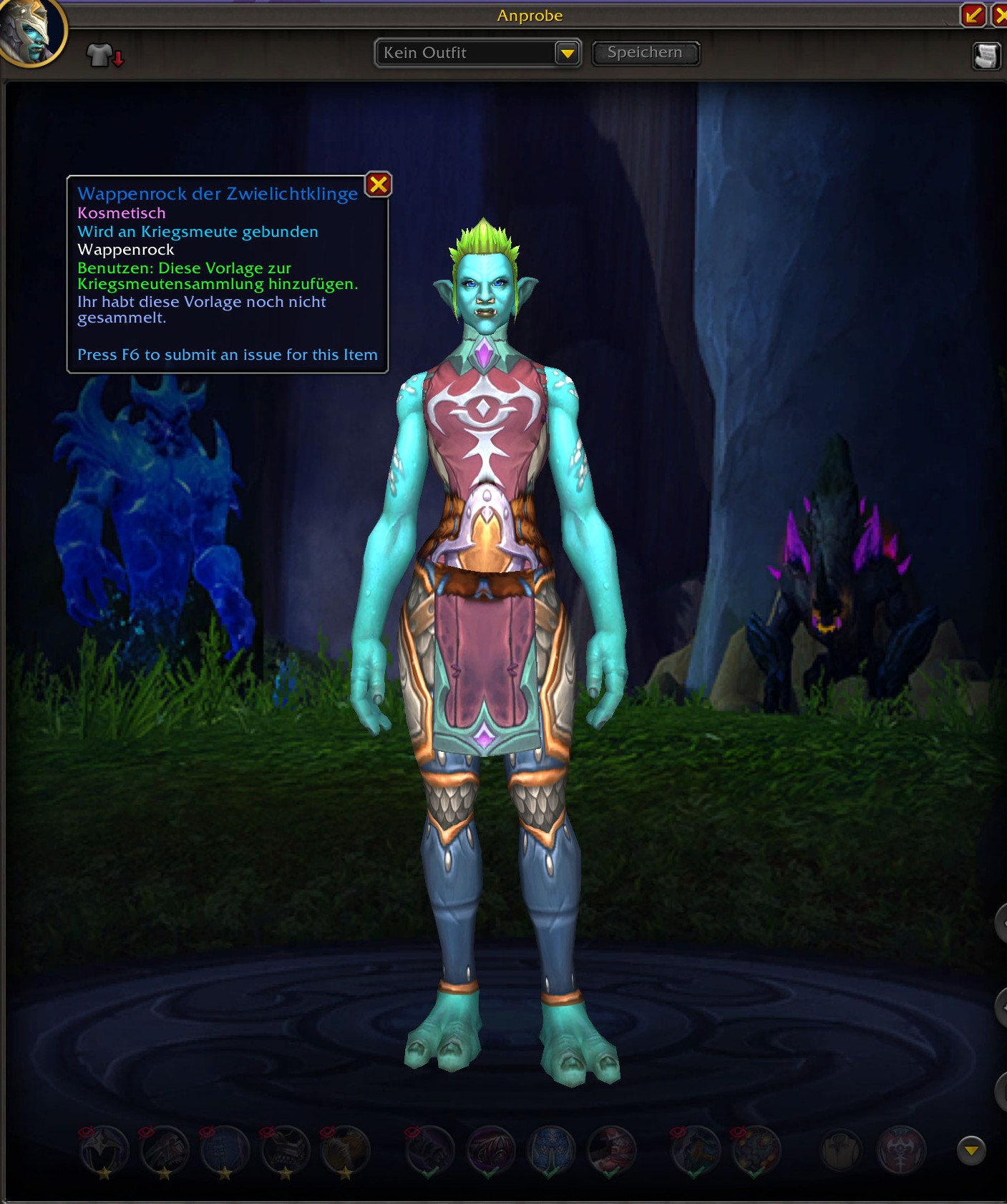Open the Kein Outfit dropdown
The image size is (1007, 1204).
click(567, 54)
